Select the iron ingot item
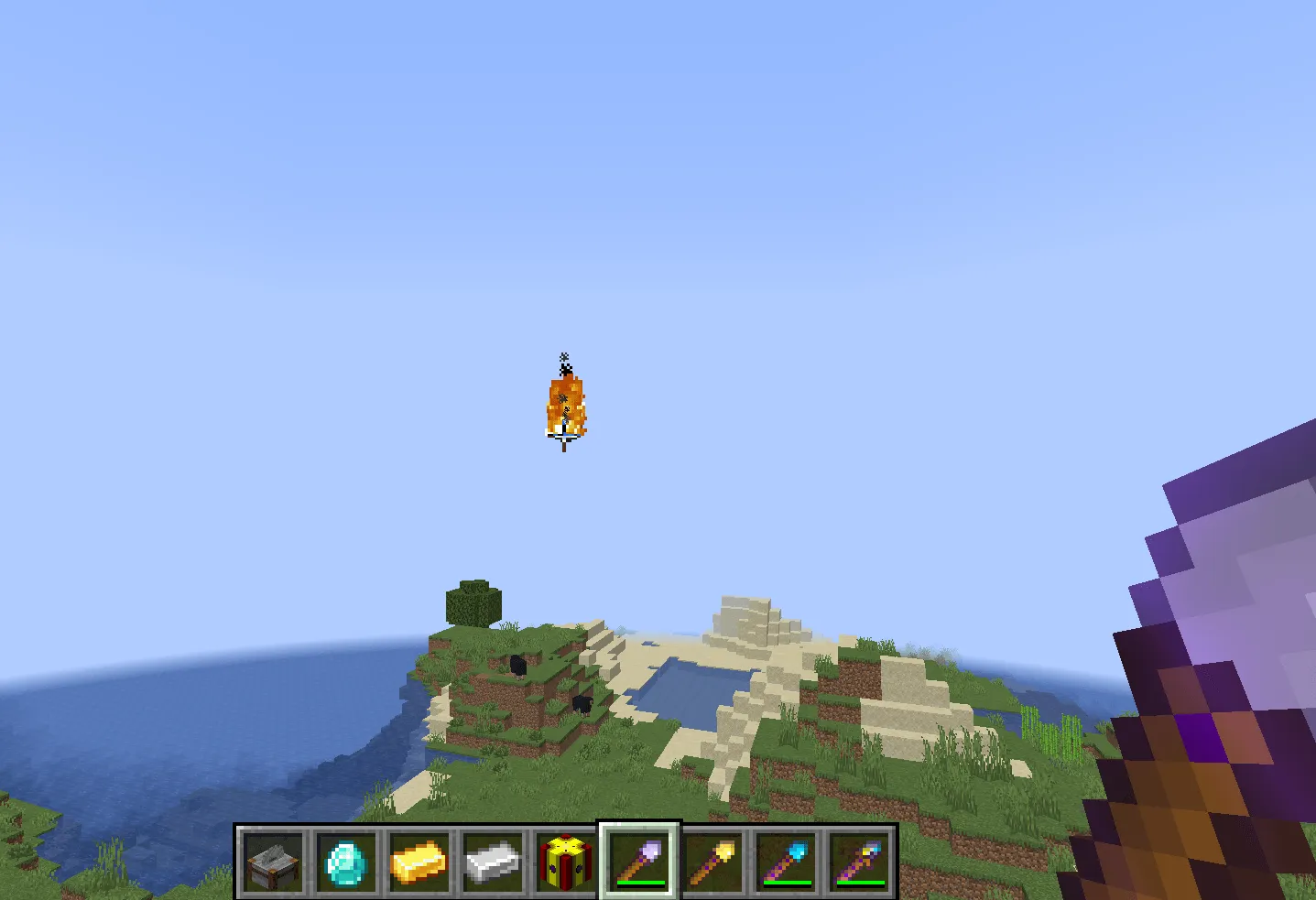The width and height of the screenshot is (1316, 900). click(493, 862)
